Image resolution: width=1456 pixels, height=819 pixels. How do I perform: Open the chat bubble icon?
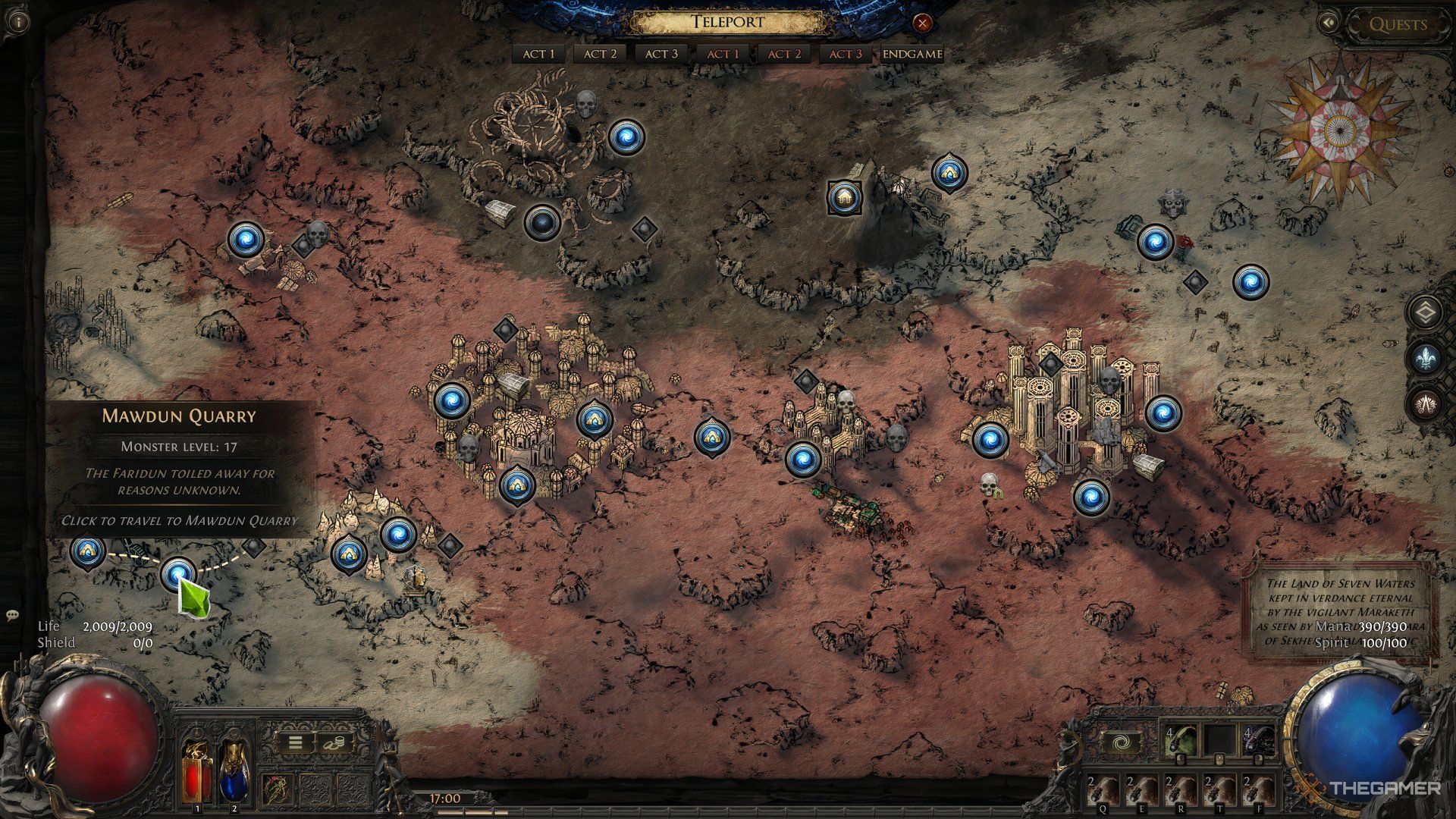point(11,615)
